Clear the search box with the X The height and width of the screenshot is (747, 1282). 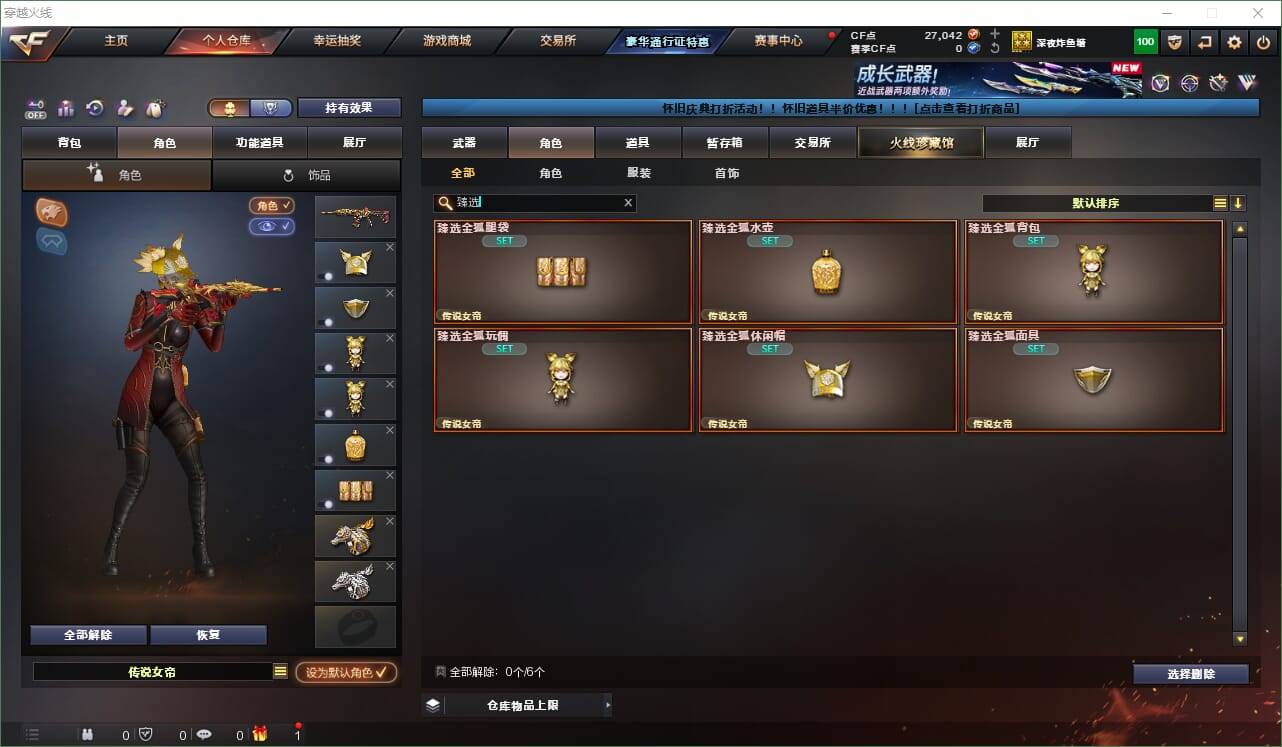tap(628, 203)
